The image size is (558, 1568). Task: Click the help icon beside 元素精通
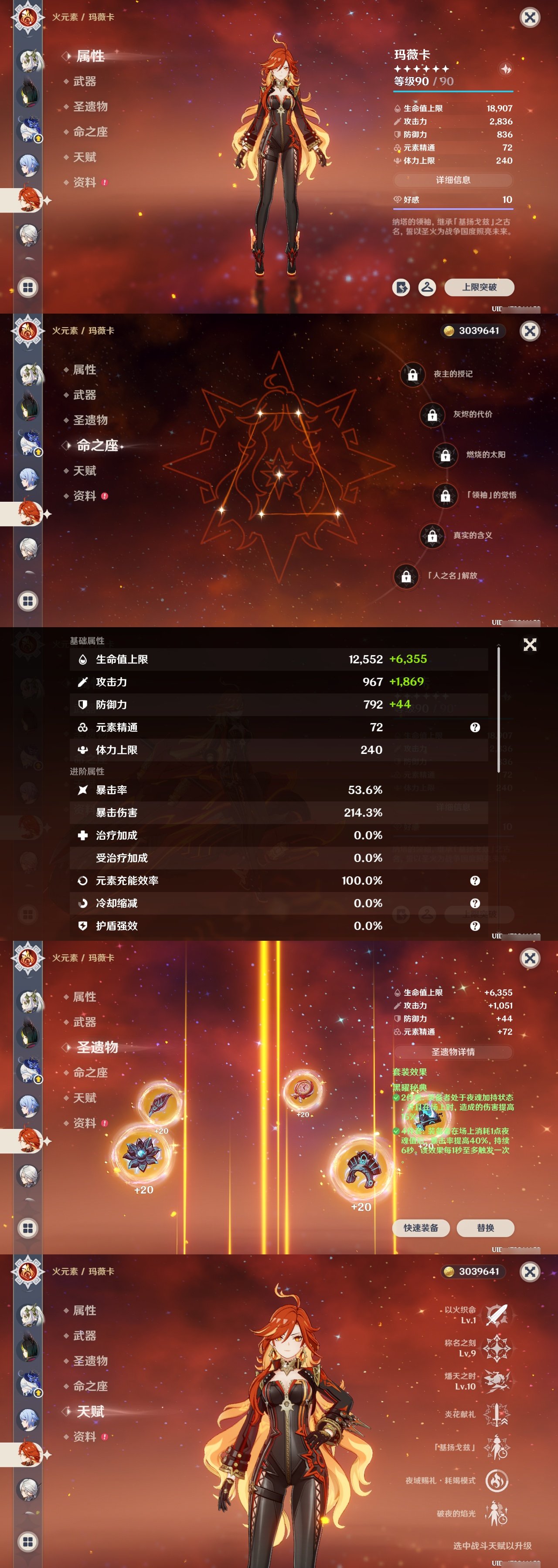click(476, 727)
